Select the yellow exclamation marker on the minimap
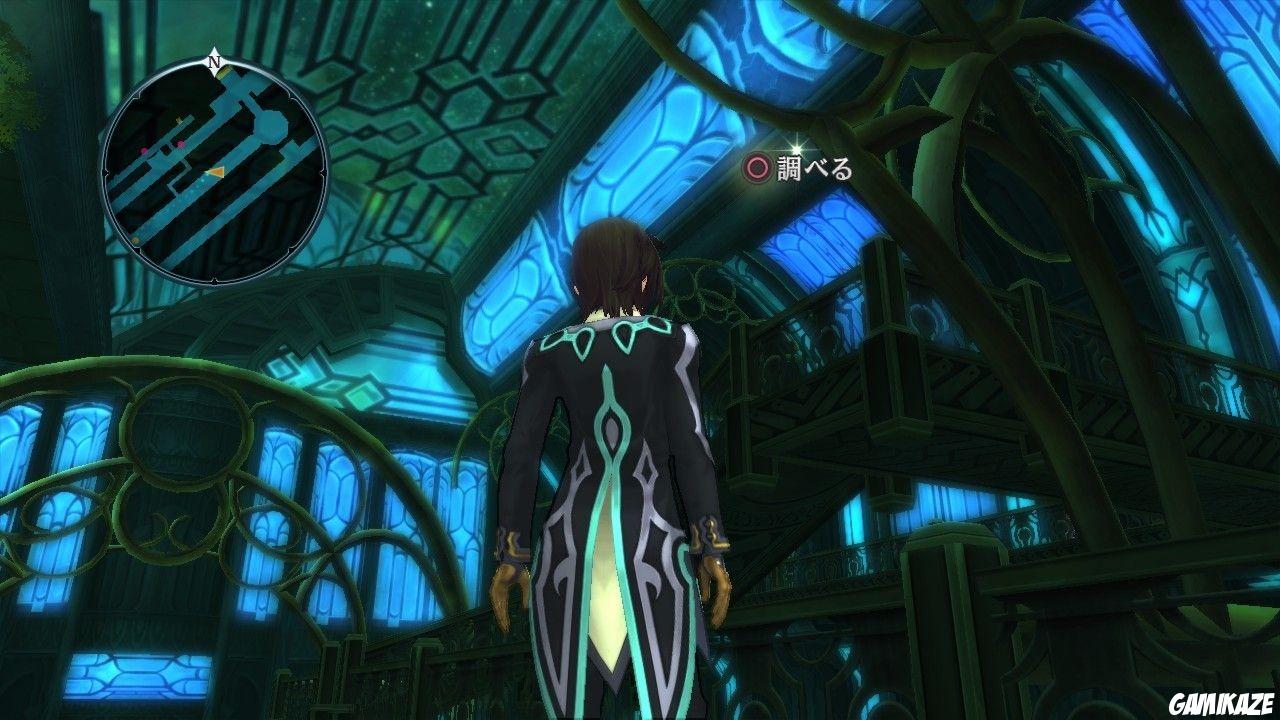Viewport: 1280px width, 720px height. pyautogui.click(x=178, y=120)
